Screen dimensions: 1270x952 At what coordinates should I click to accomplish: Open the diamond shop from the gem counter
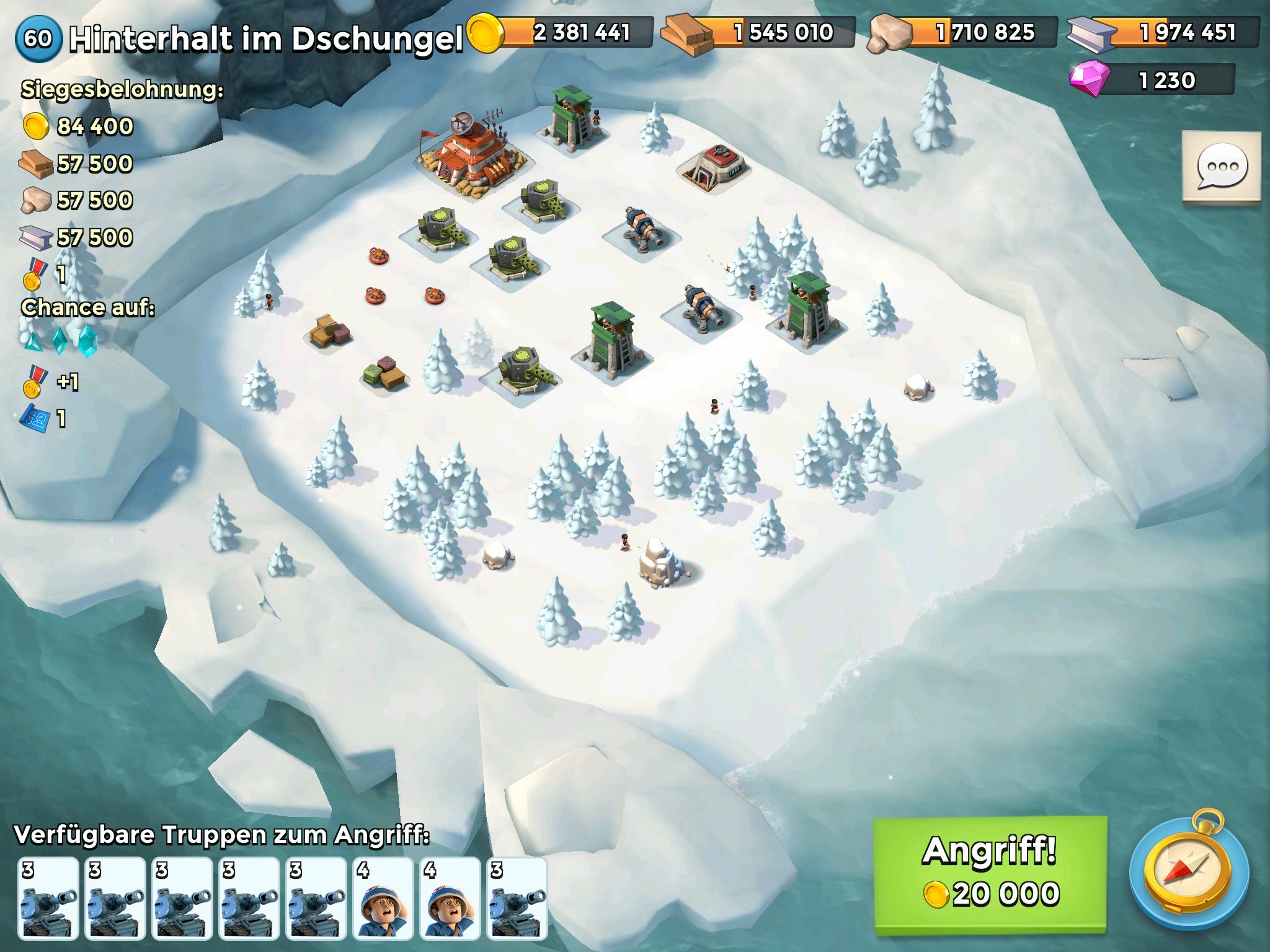1153,81
